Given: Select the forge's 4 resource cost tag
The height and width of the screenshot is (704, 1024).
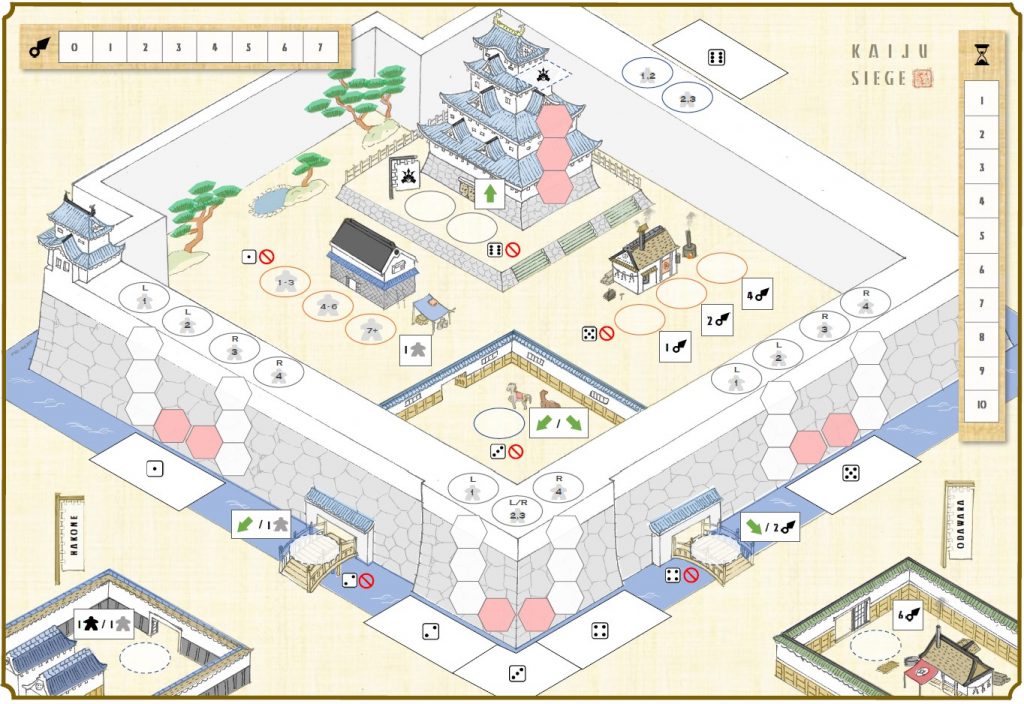Looking at the screenshot, I should (759, 296).
